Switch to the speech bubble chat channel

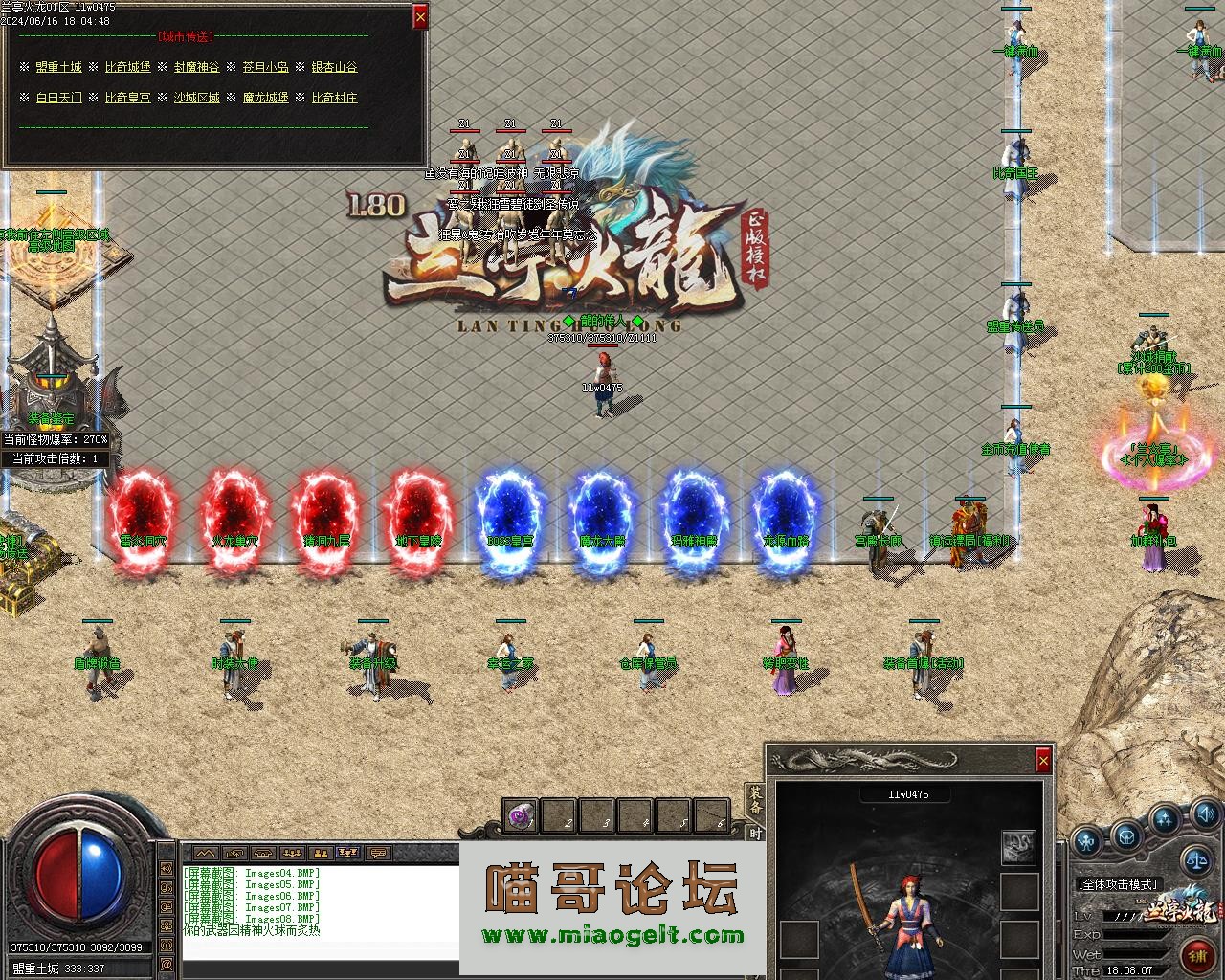point(379,852)
